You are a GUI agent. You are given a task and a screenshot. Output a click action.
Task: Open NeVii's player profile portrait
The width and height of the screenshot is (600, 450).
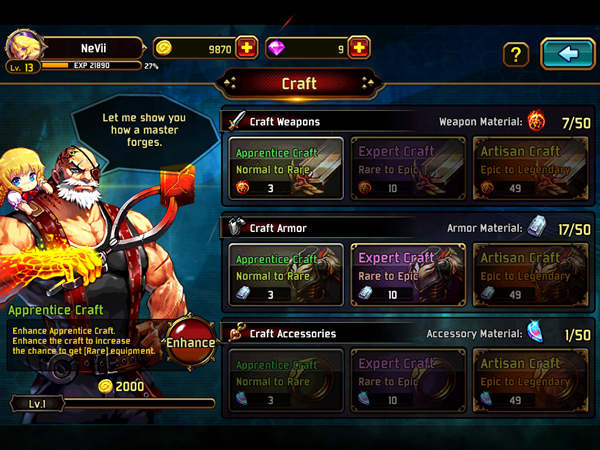22,46
